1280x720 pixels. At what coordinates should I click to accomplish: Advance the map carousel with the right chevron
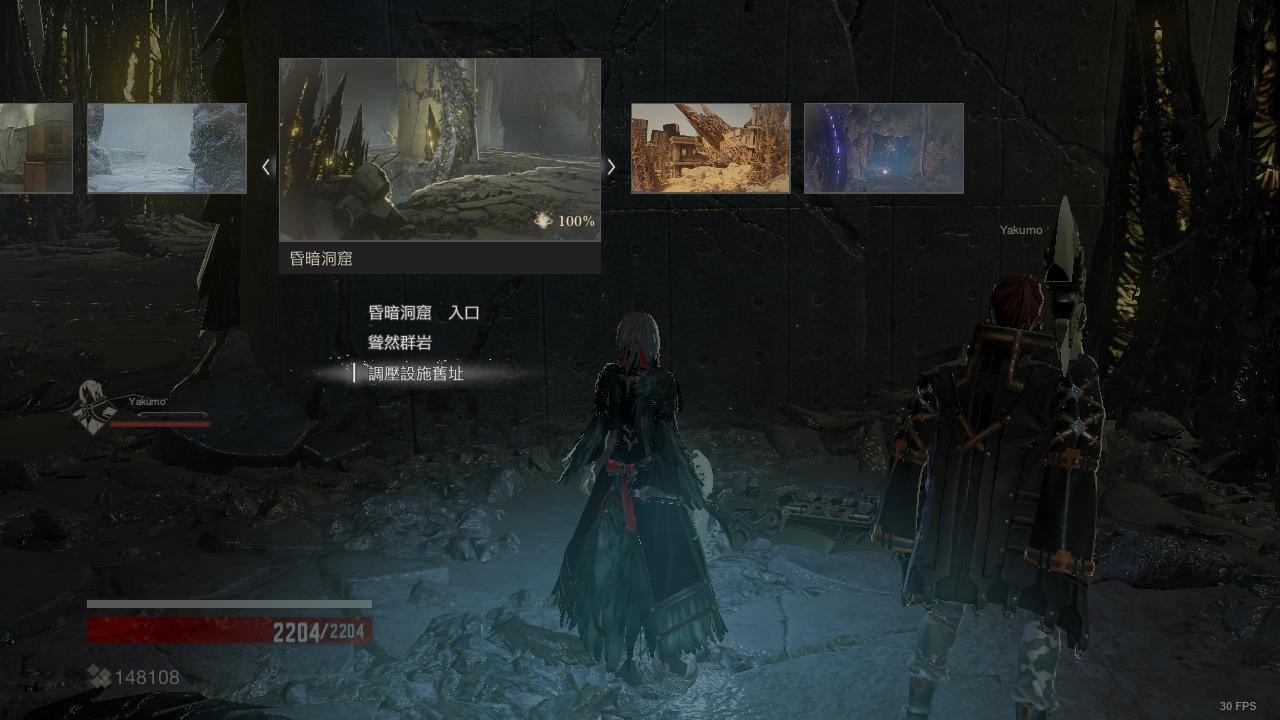[x=611, y=167]
